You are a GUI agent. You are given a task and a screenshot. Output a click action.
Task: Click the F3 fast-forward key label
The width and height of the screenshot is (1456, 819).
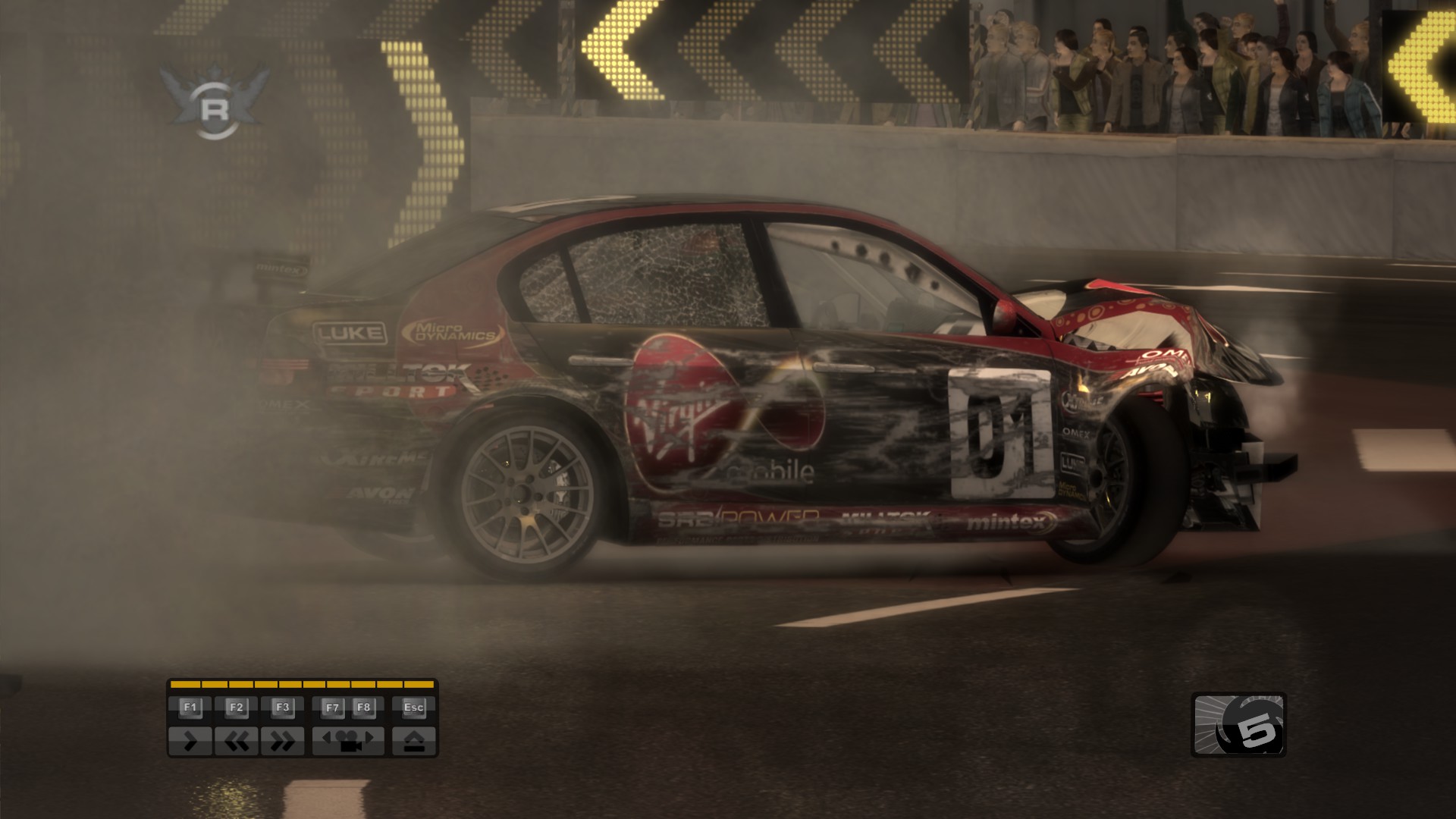[283, 708]
